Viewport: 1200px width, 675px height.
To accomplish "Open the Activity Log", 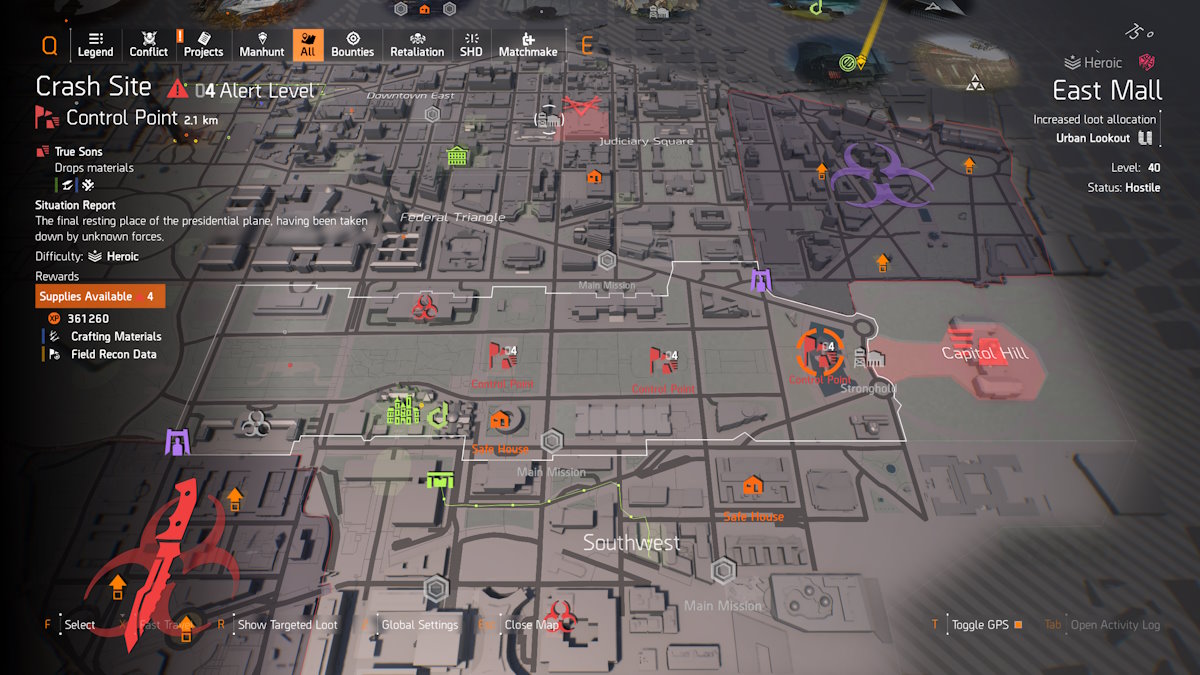I will 1115,625.
